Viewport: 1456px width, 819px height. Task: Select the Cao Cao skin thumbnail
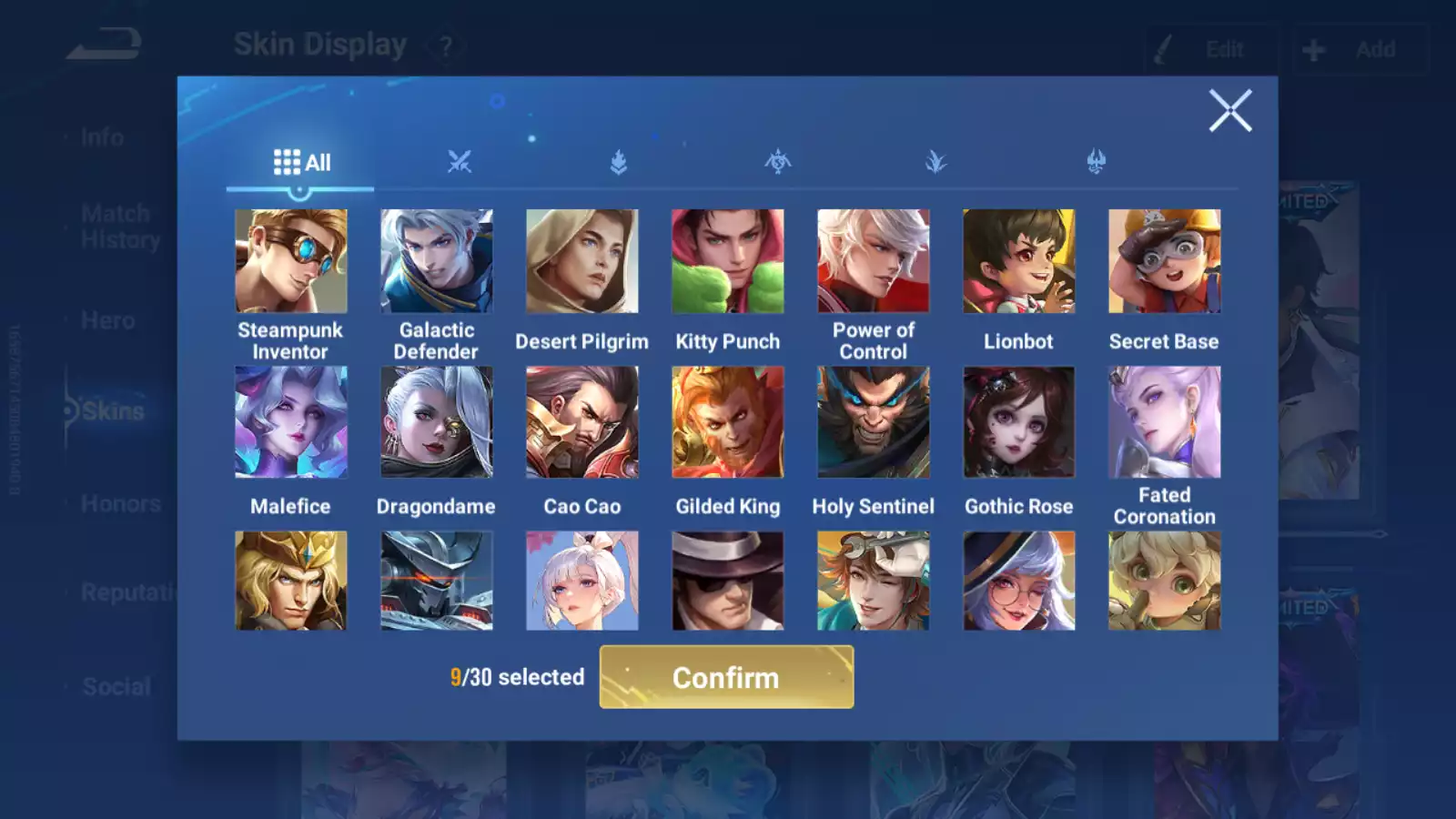(x=582, y=420)
